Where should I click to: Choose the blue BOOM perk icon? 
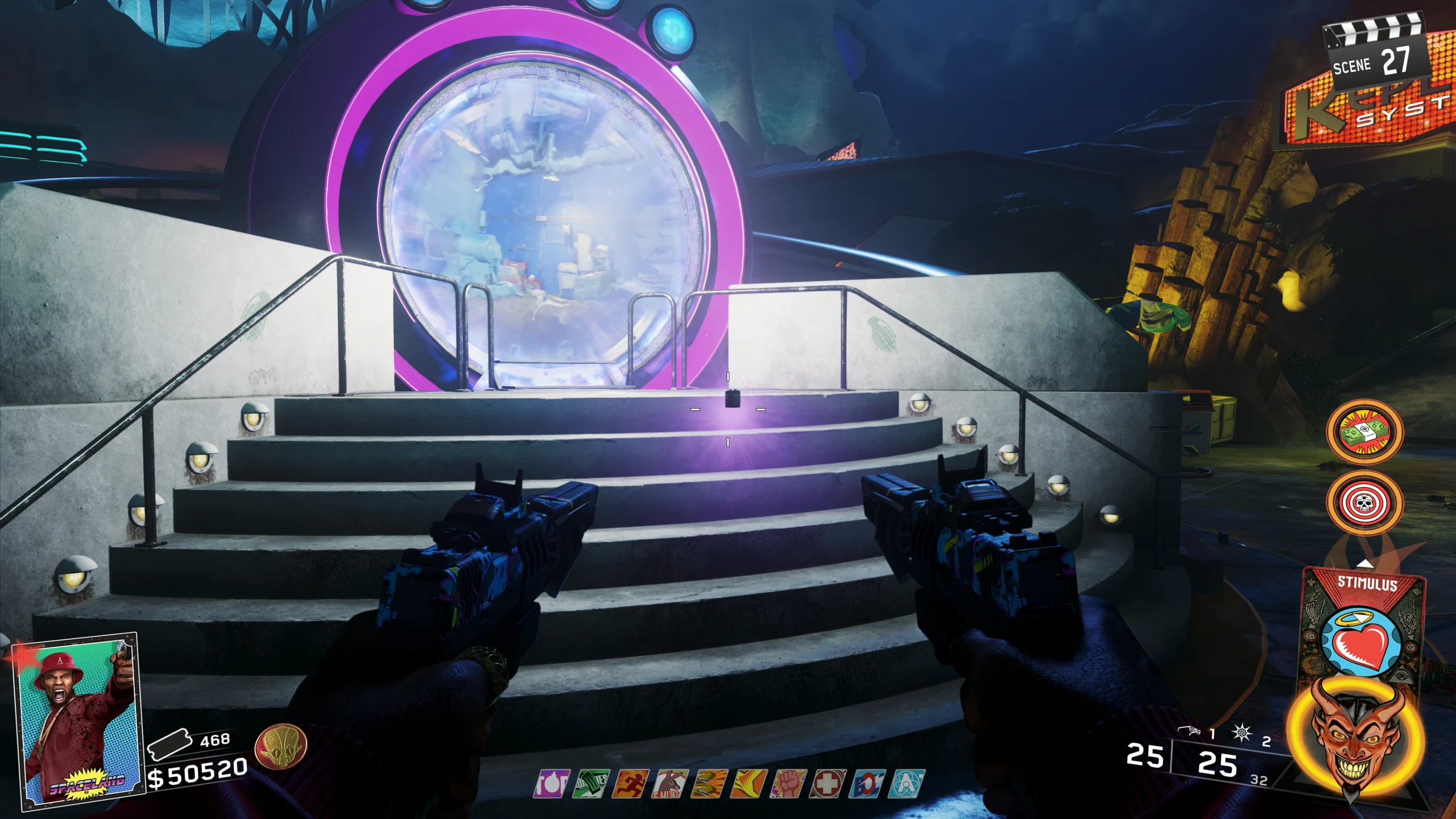[868, 784]
